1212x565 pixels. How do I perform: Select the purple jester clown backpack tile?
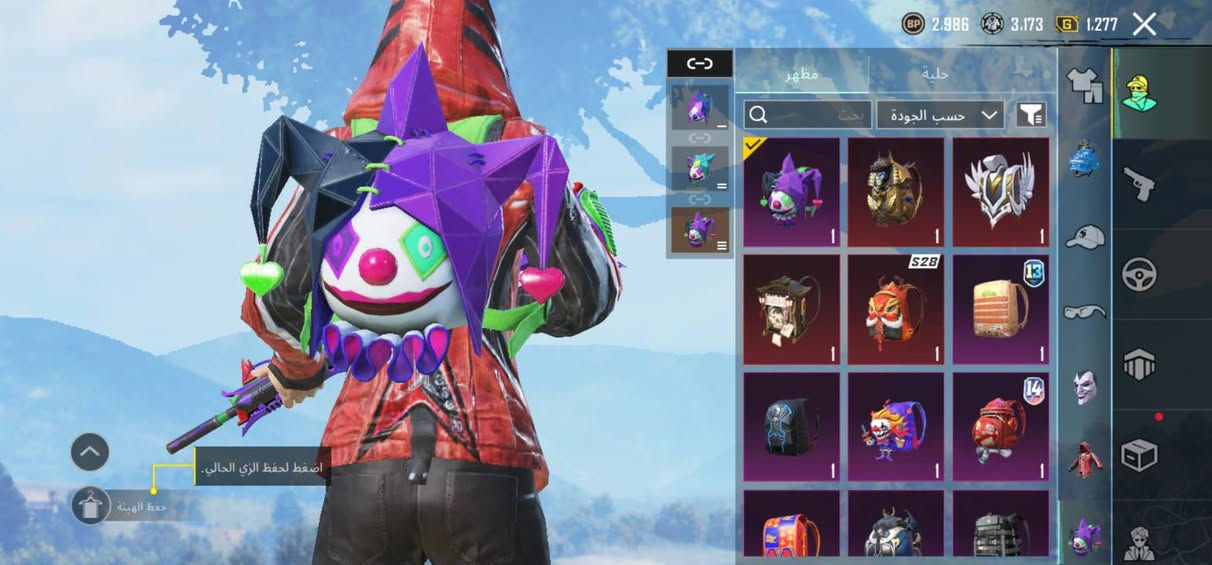pyautogui.click(x=792, y=192)
